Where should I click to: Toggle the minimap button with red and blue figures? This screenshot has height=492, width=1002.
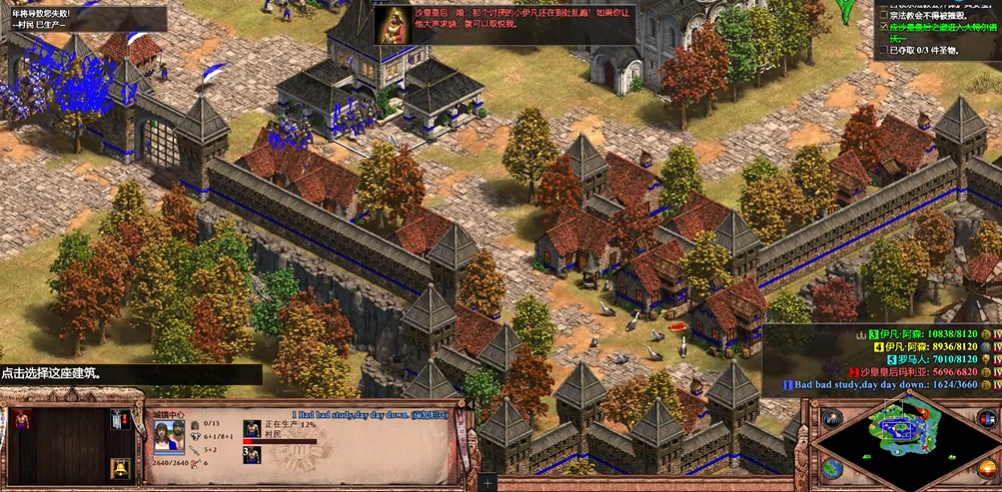[985, 419]
